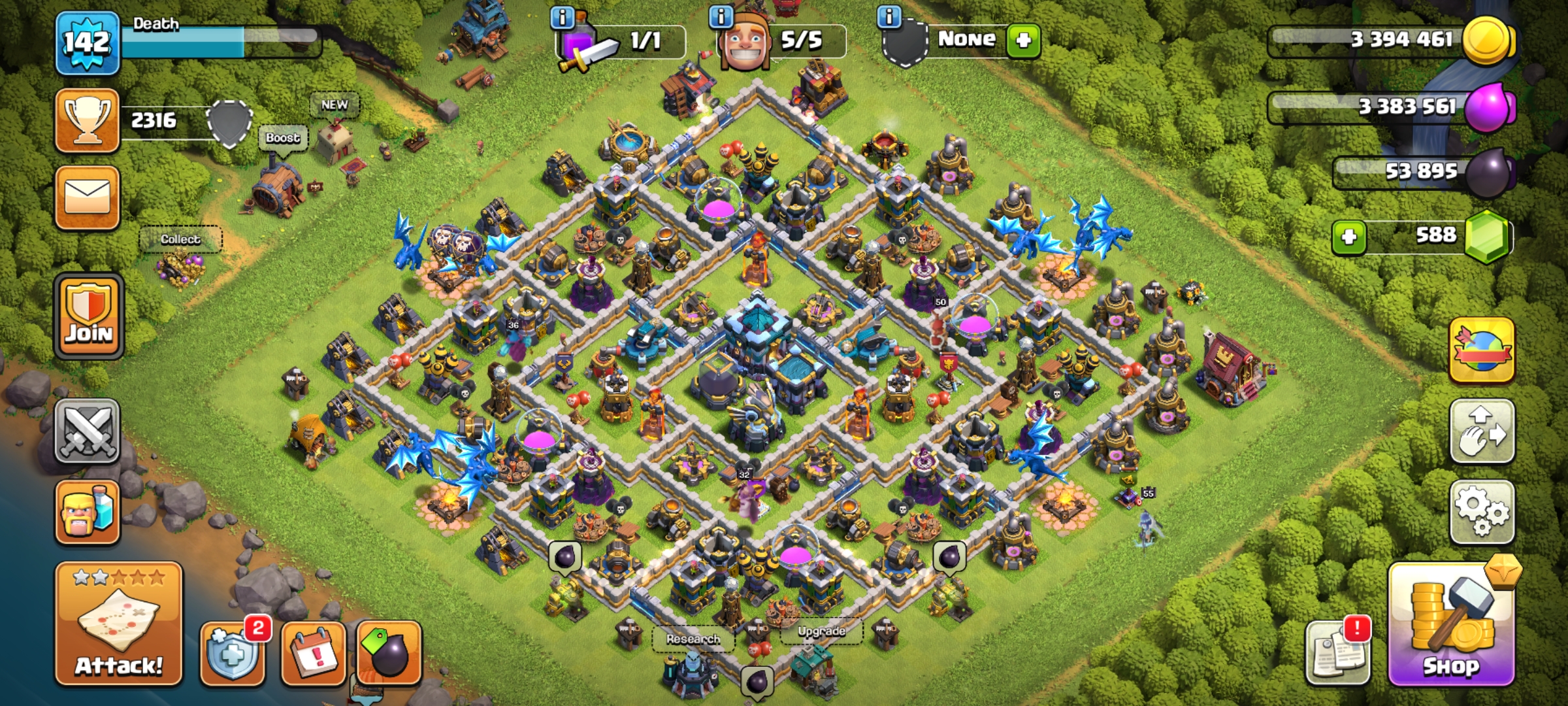The image size is (1568, 706).
Task: Open the Settings gears
Action: (1482, 513)
